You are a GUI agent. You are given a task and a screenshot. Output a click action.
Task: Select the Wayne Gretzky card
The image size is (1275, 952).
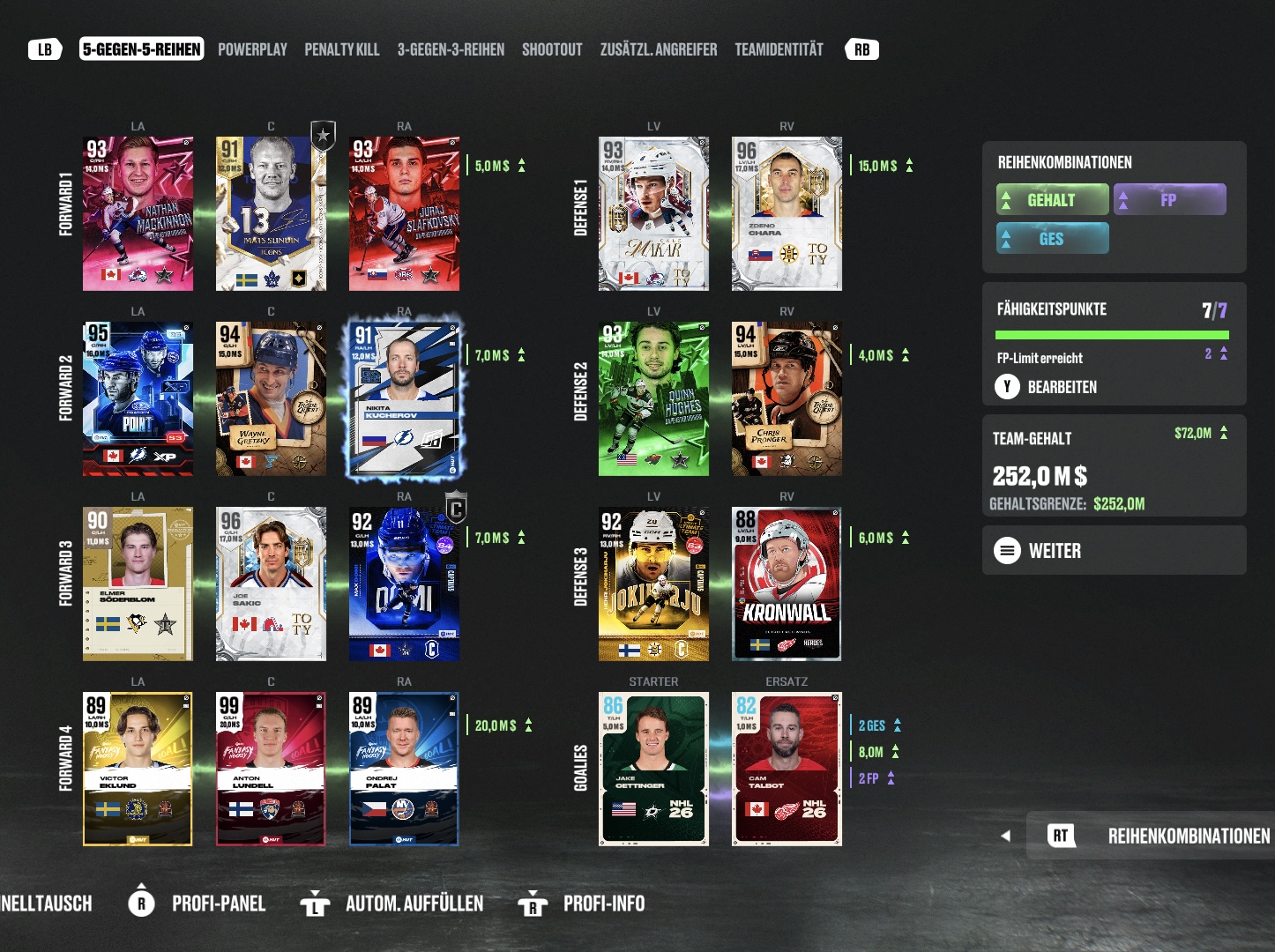tap(271, 398)
